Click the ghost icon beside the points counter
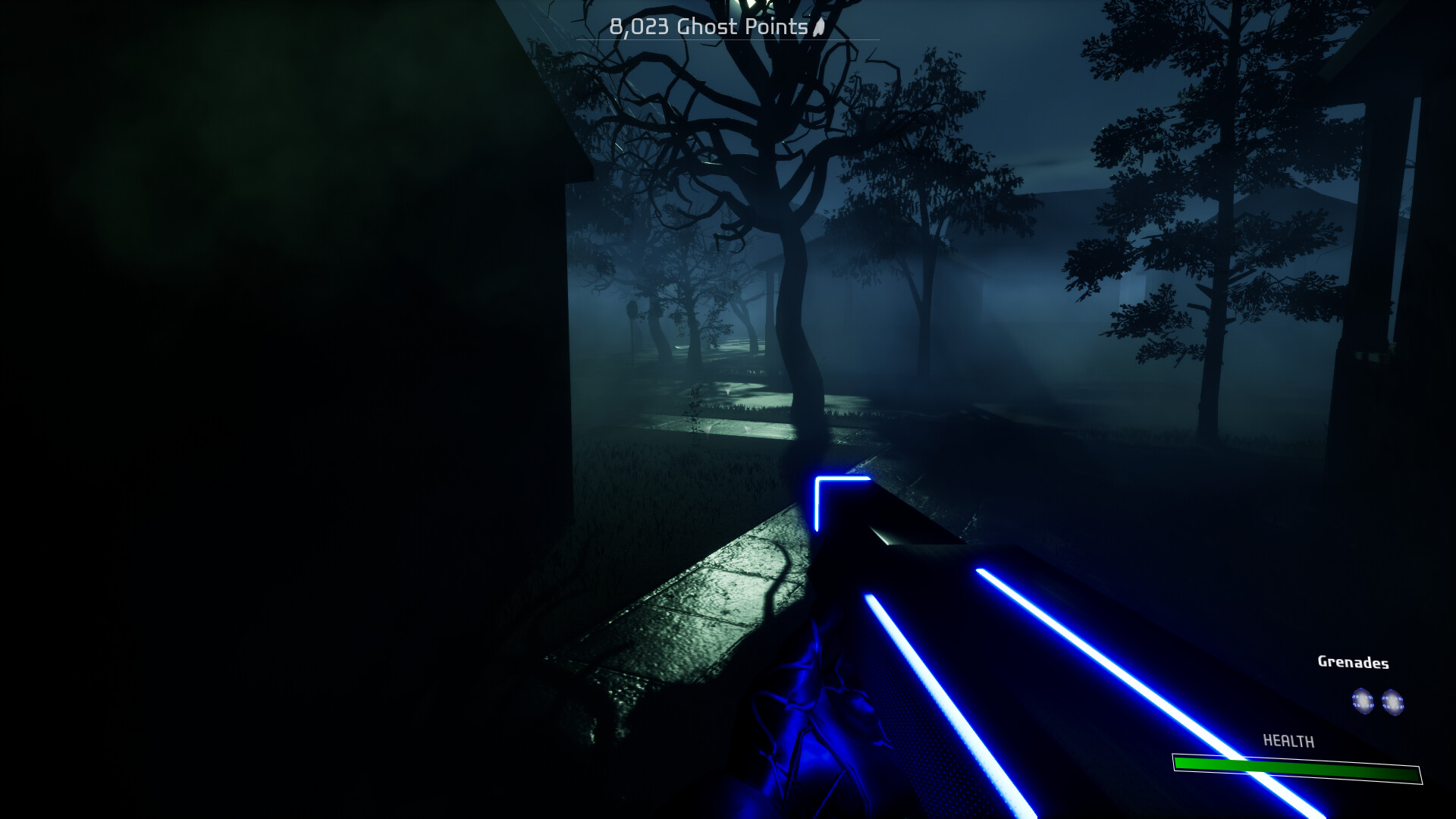Screen dimensions: 1456x819 point(817,27)
